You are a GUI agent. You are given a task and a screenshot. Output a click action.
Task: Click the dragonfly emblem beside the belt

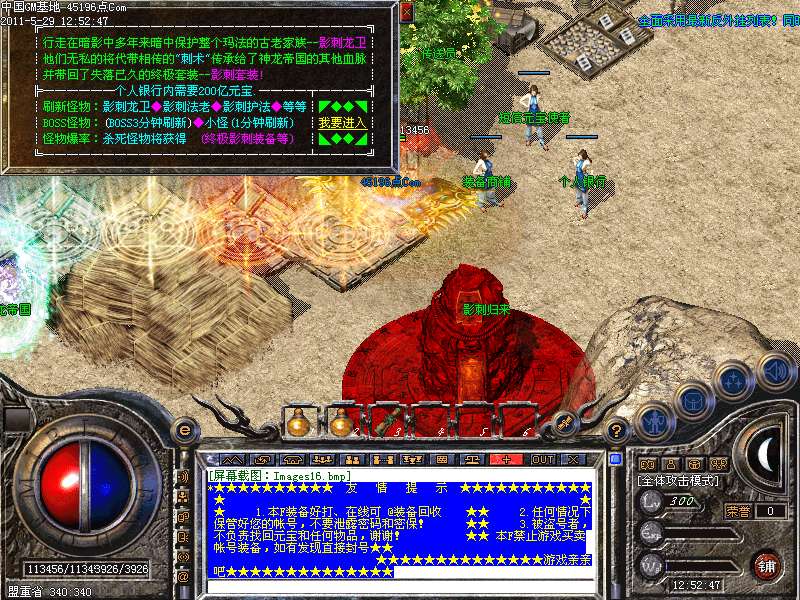coord(565,423)
